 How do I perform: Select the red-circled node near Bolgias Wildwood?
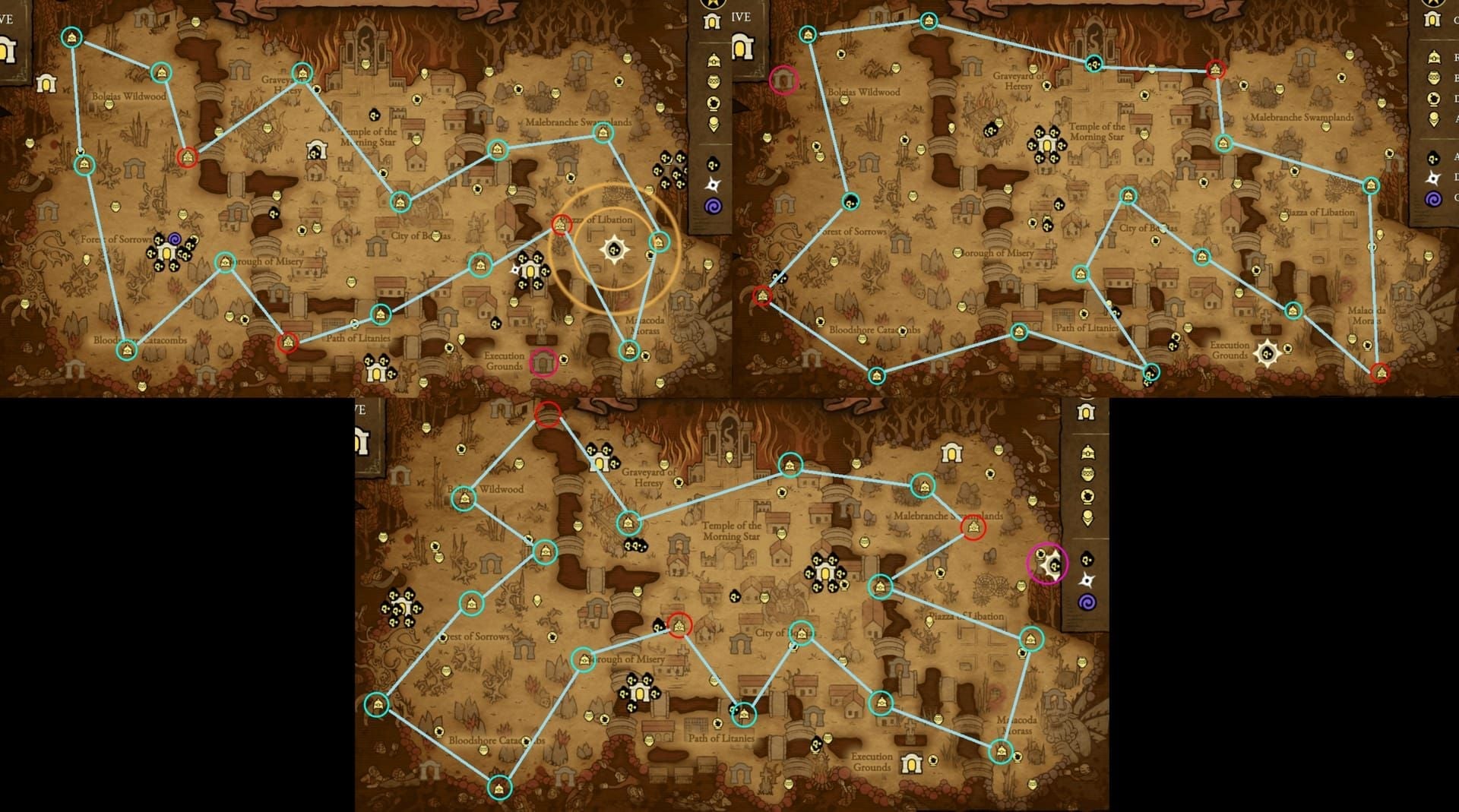pyautogui.click(x=187, y=156)
